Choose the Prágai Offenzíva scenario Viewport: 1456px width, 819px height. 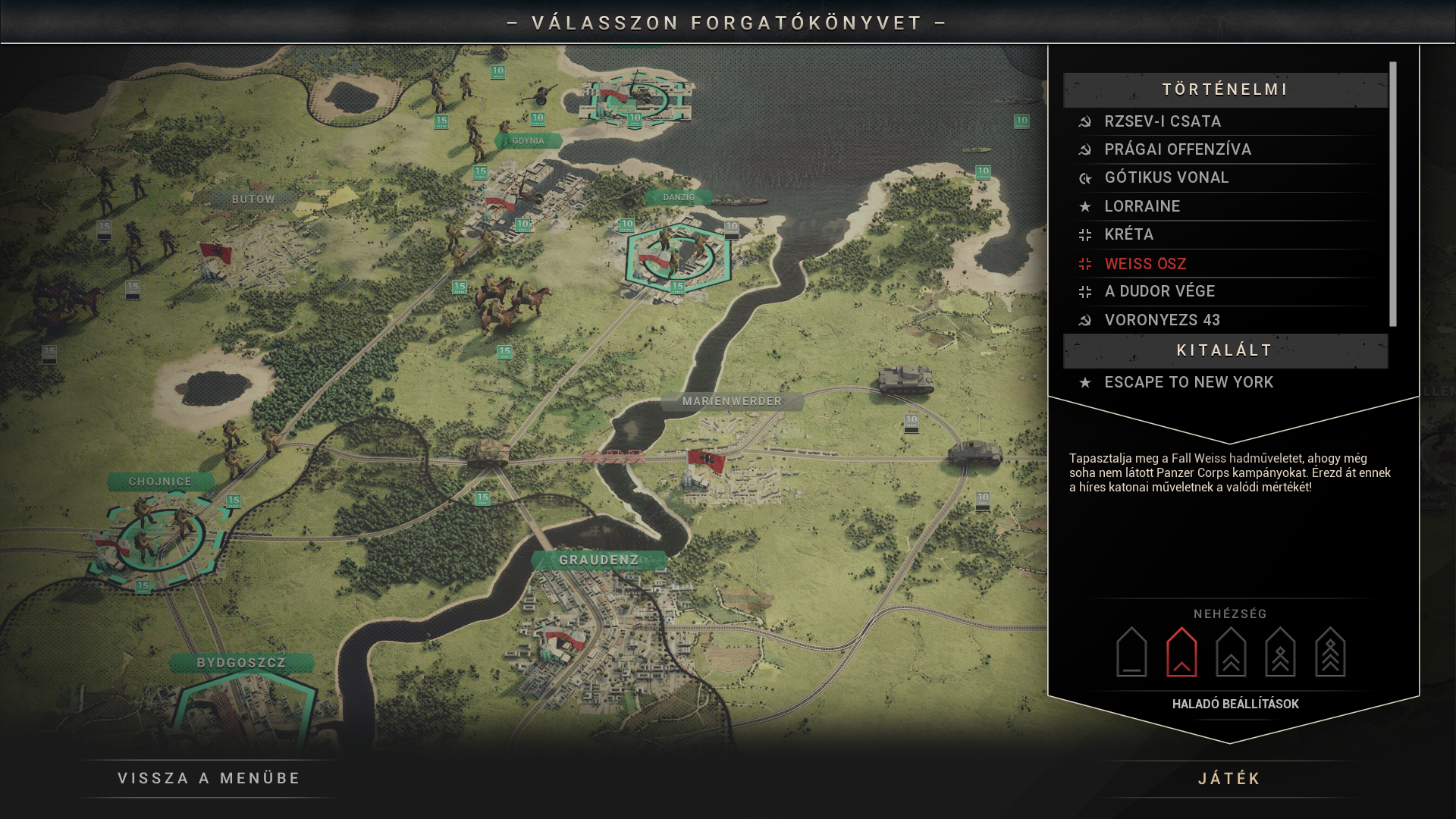click(1177, 149)
